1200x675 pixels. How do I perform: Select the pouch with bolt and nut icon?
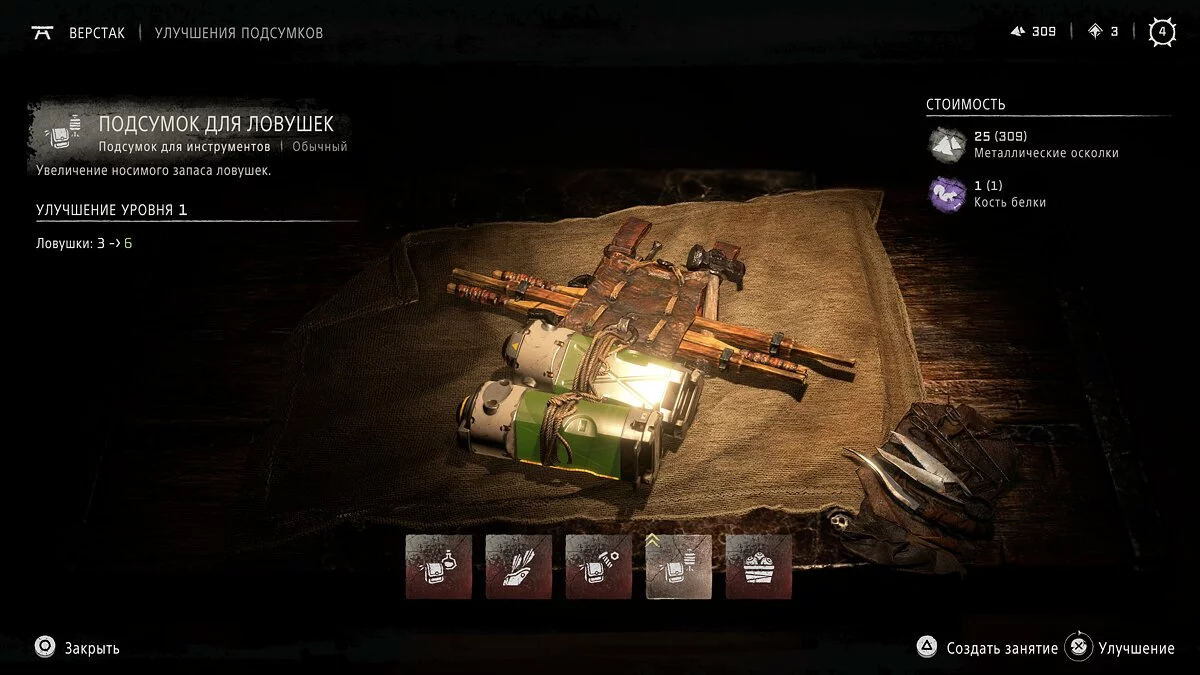tap(598, 567)
